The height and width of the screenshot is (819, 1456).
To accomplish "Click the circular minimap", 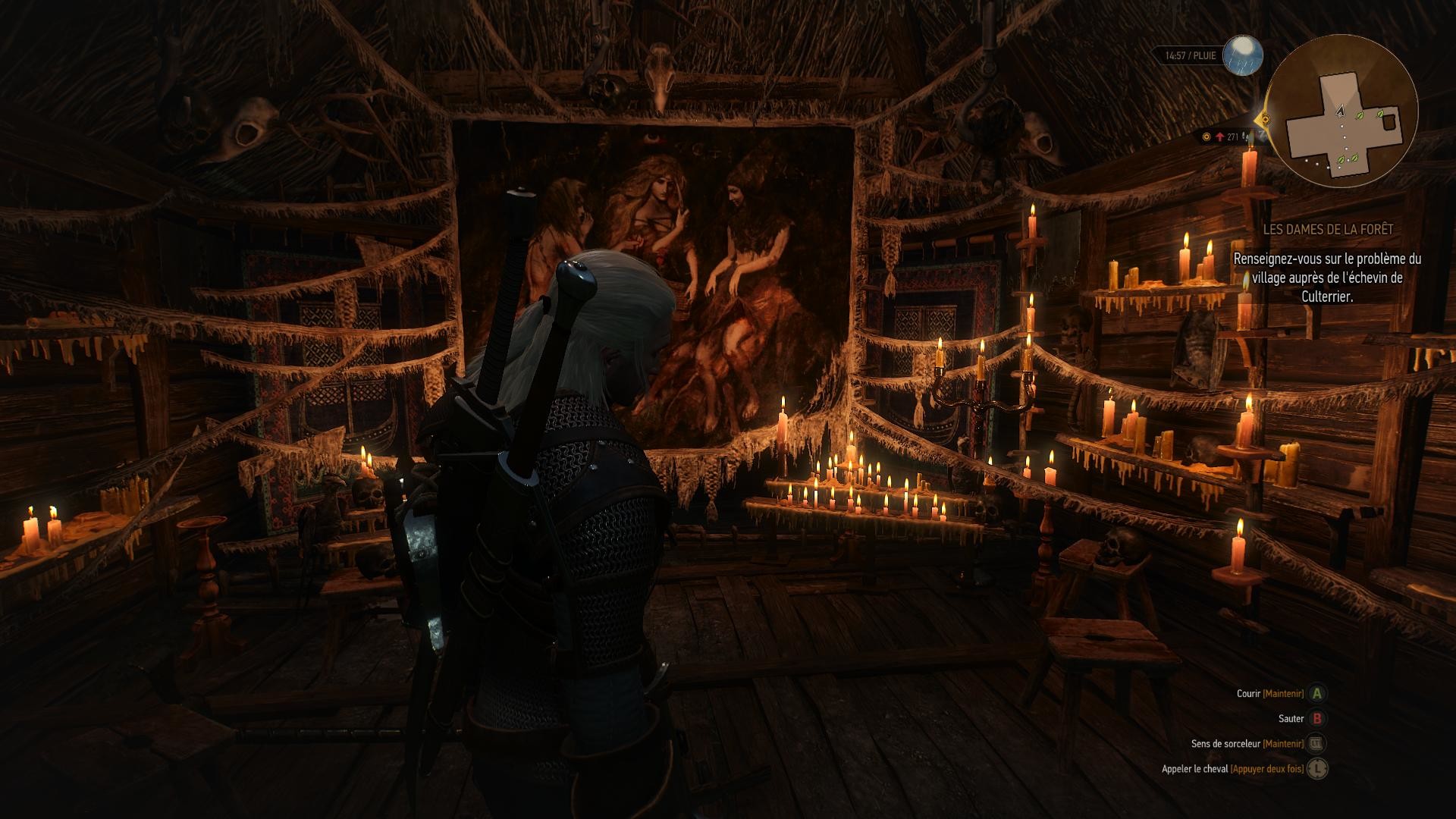I will click(1342, 111).
